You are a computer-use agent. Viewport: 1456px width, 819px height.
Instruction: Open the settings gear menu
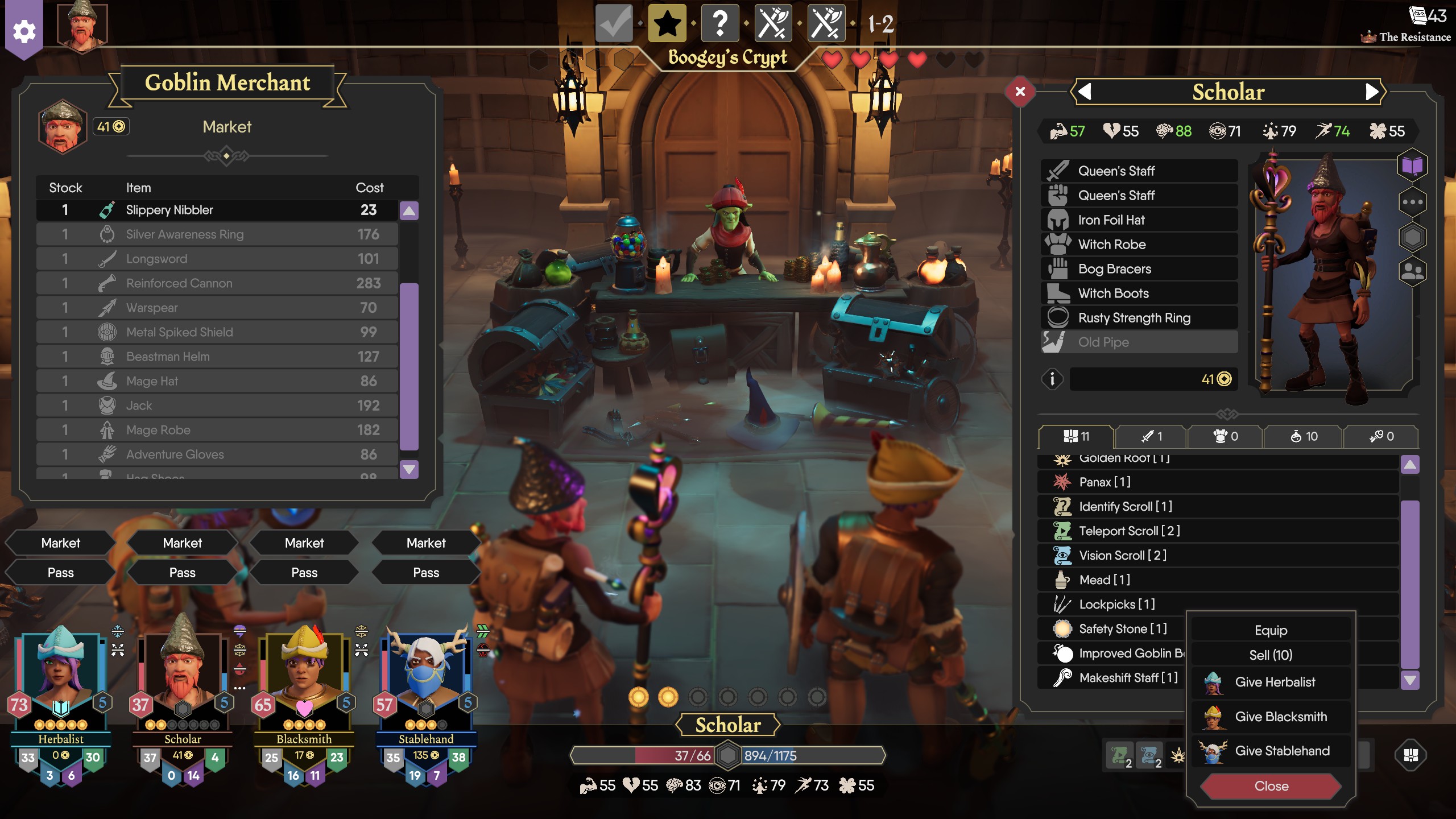(24, 31)
